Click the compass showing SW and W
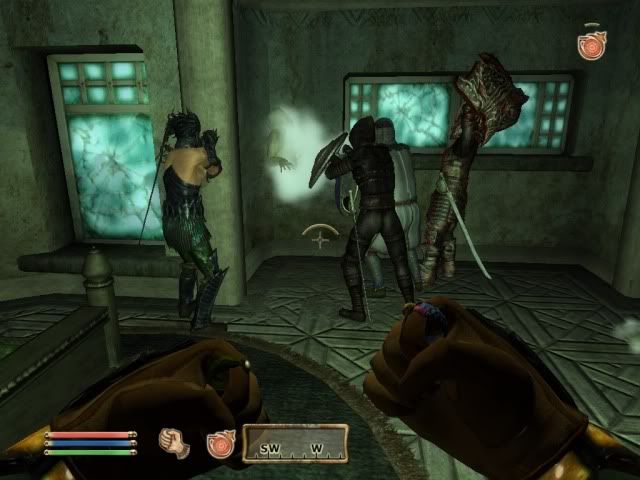The width and height of the screenshot is (640, 480). coord(294,441)
